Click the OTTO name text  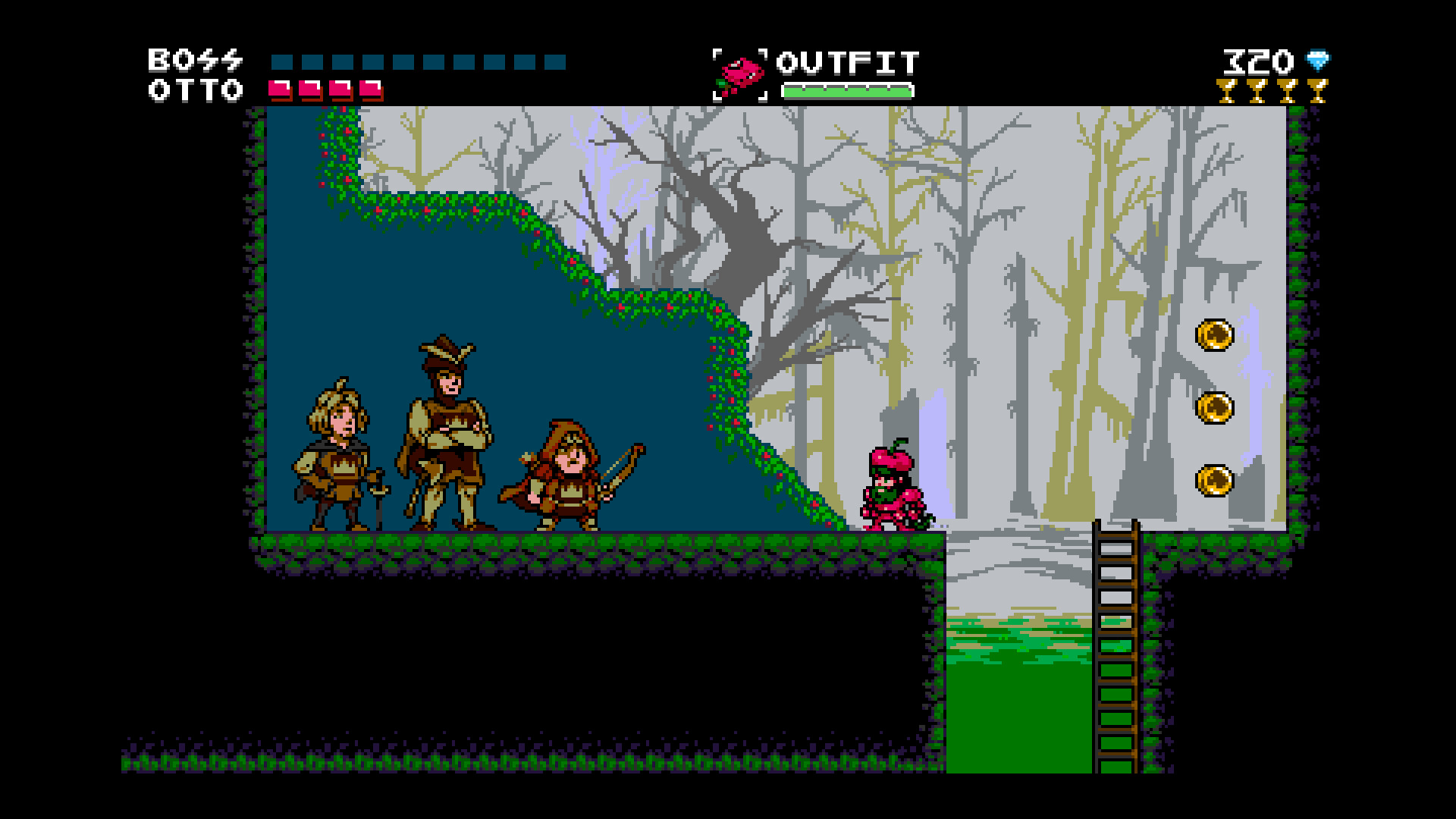(x=196, y=91)
